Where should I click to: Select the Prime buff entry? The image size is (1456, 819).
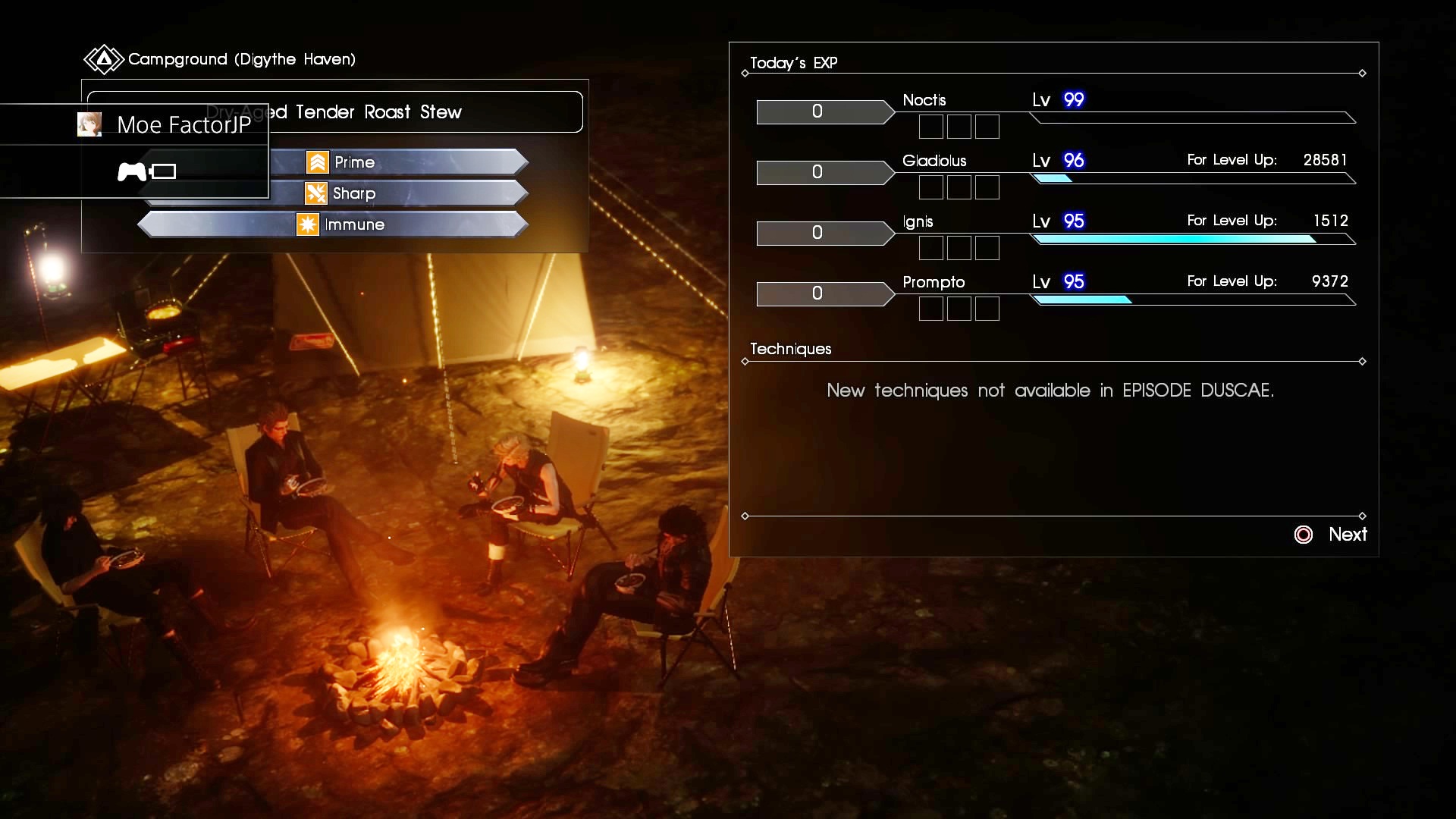pos(354,162)
